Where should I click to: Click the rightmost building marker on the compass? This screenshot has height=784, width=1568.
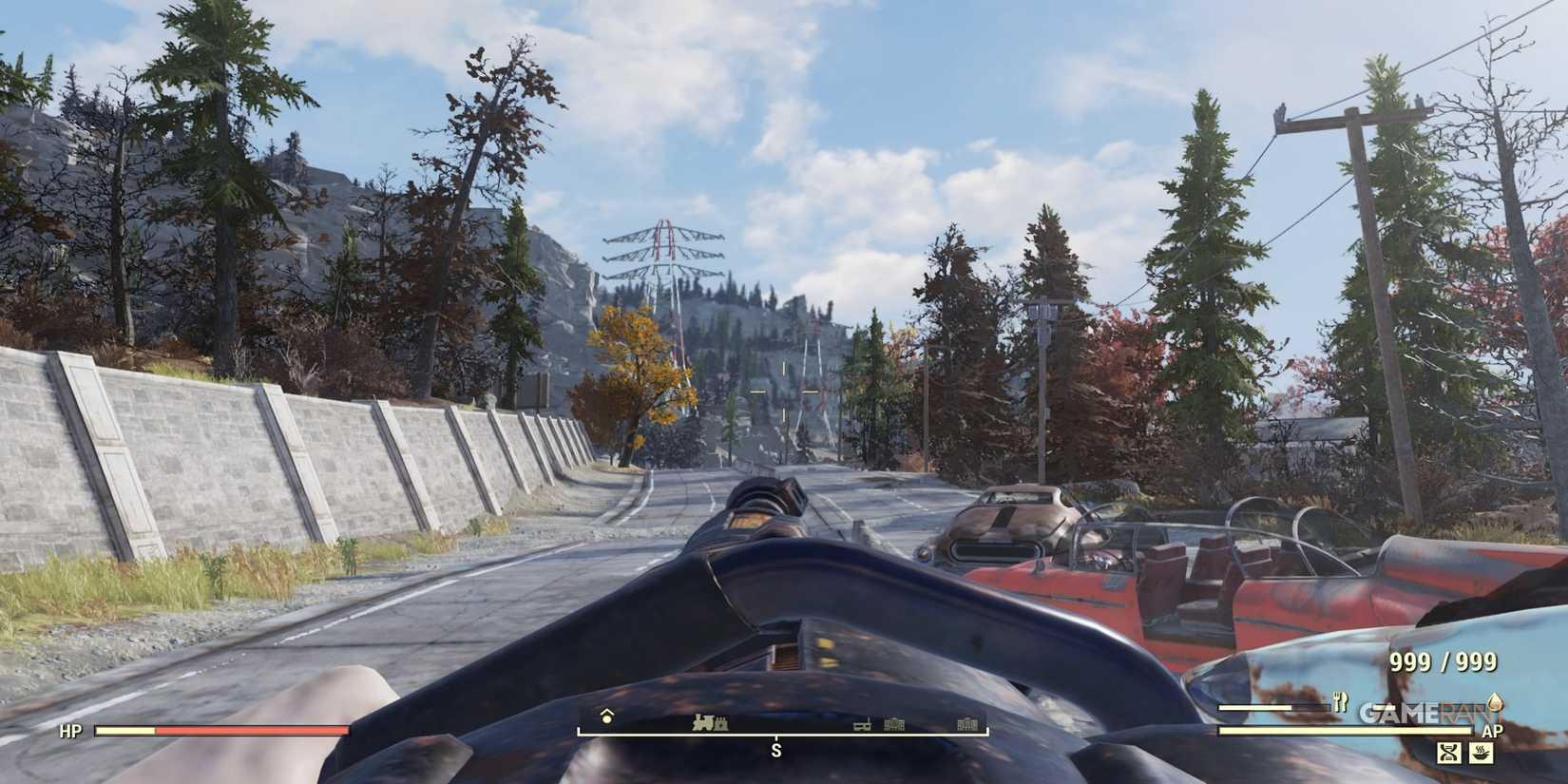(x=966, y=724)
